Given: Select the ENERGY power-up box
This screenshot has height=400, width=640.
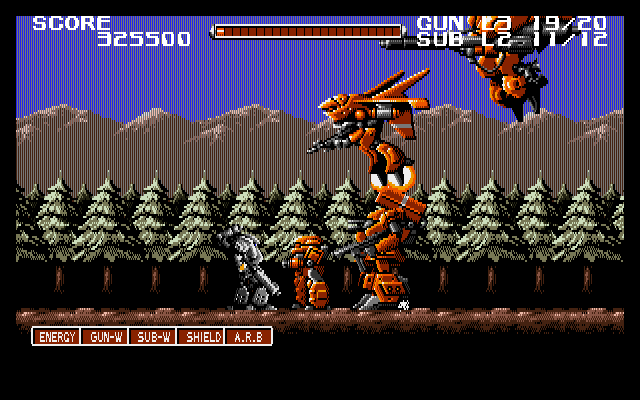Looking at the screenshot, I should [56, 337].
